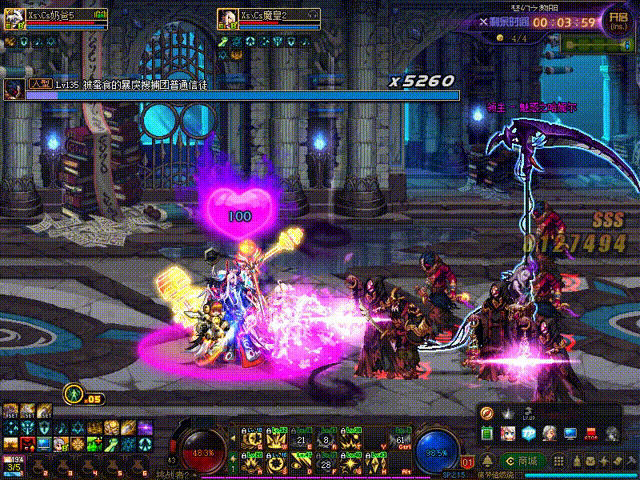Click the crown icon in the menu panel
This screenshot has height=480, width=640.
(507, 413)
